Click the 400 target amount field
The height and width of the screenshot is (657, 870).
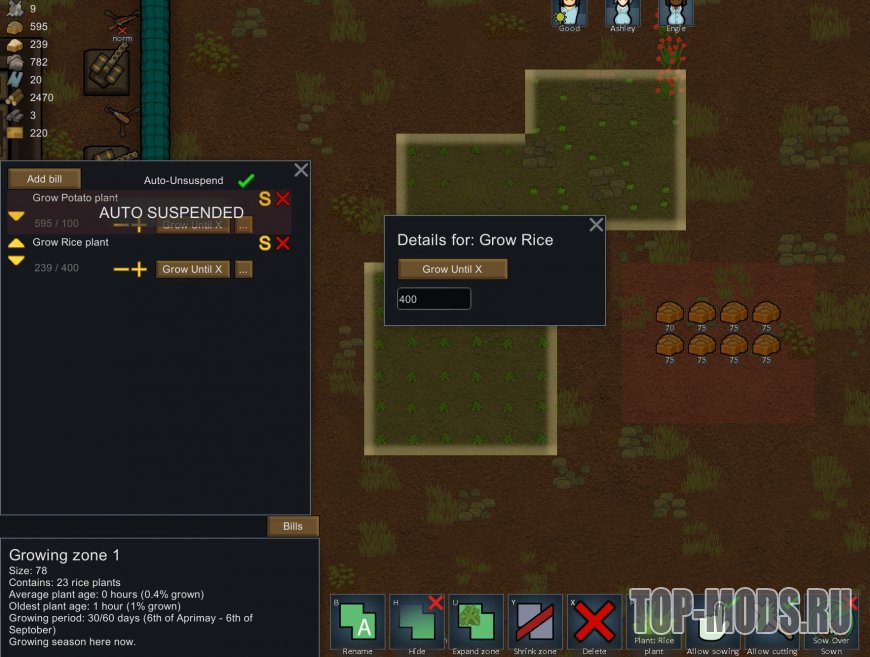click(x=434, y=299)
